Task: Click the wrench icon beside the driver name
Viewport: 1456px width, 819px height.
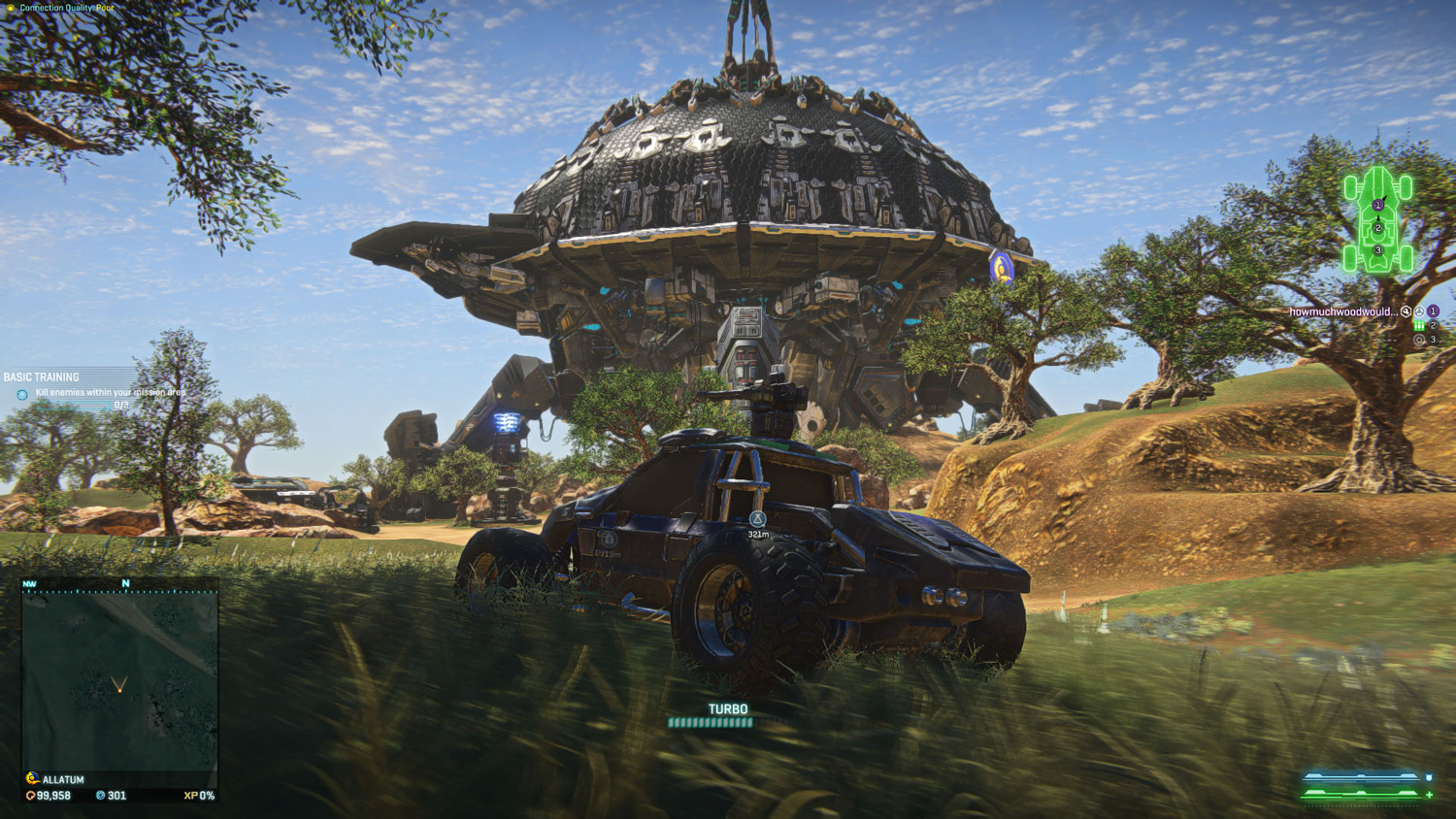Action: tap(1406, 311)
